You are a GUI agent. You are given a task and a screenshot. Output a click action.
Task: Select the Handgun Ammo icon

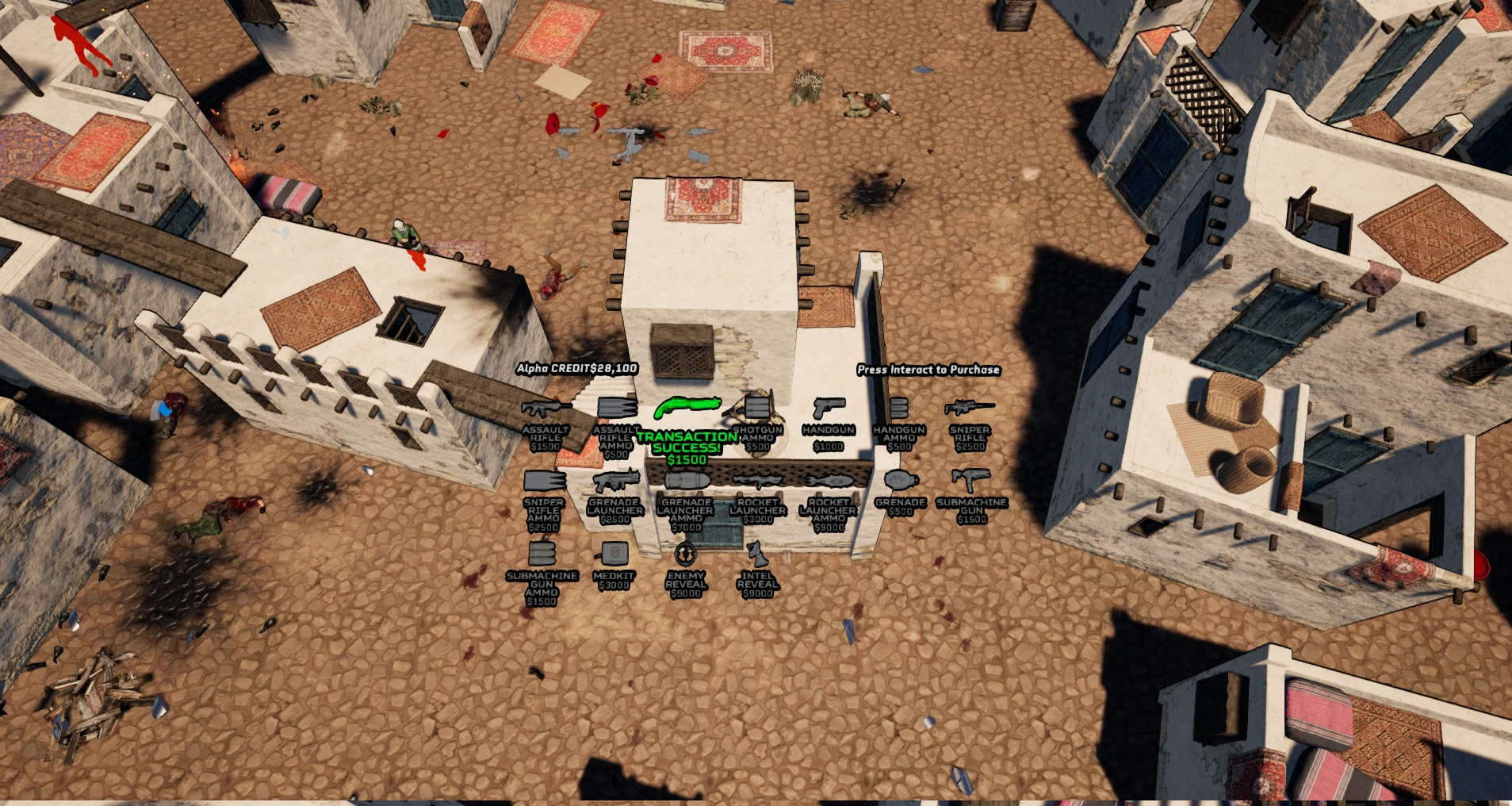(x=898, y=408)
